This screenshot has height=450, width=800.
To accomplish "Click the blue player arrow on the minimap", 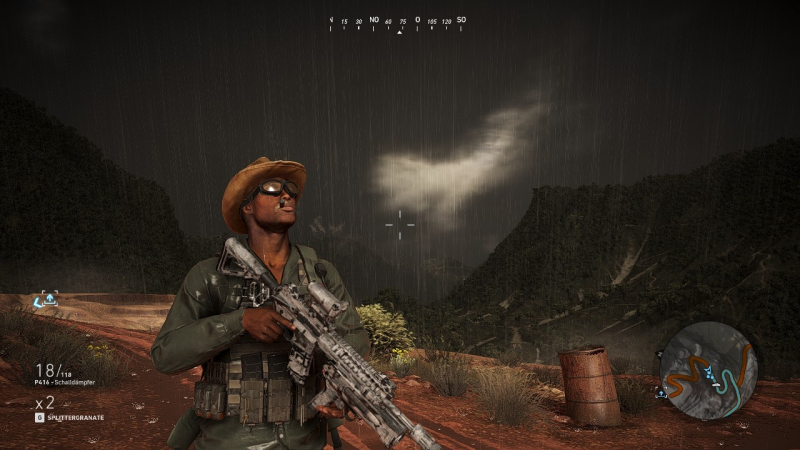I will pyautogui.click(x=707, y=372).
